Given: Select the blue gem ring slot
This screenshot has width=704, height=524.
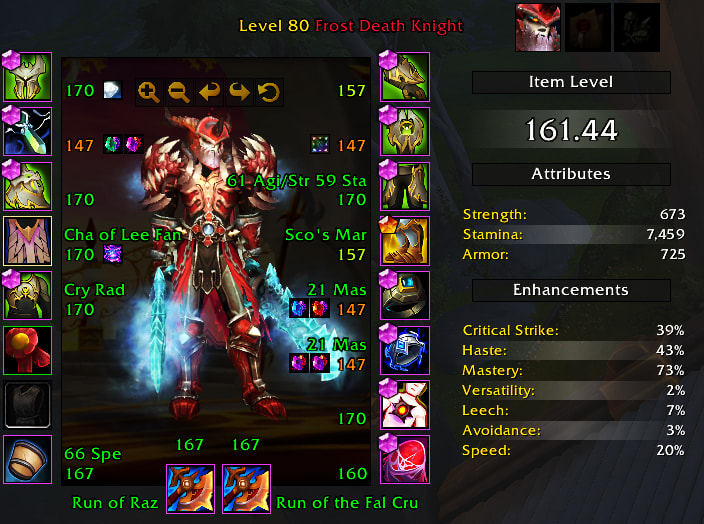Looking at the screenshot, I should [405, 350].
